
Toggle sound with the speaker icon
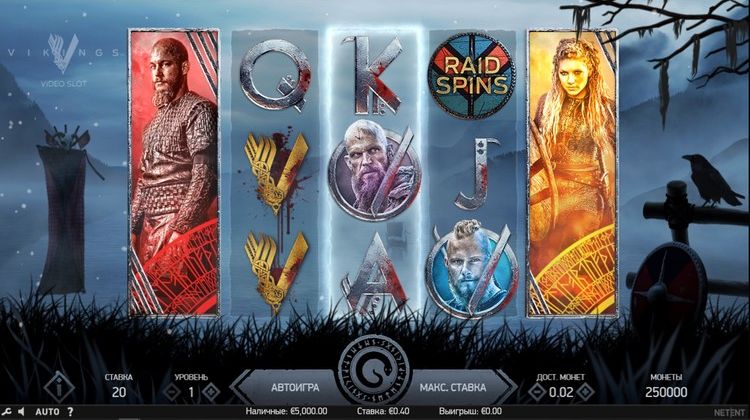(x=21, y=411)
